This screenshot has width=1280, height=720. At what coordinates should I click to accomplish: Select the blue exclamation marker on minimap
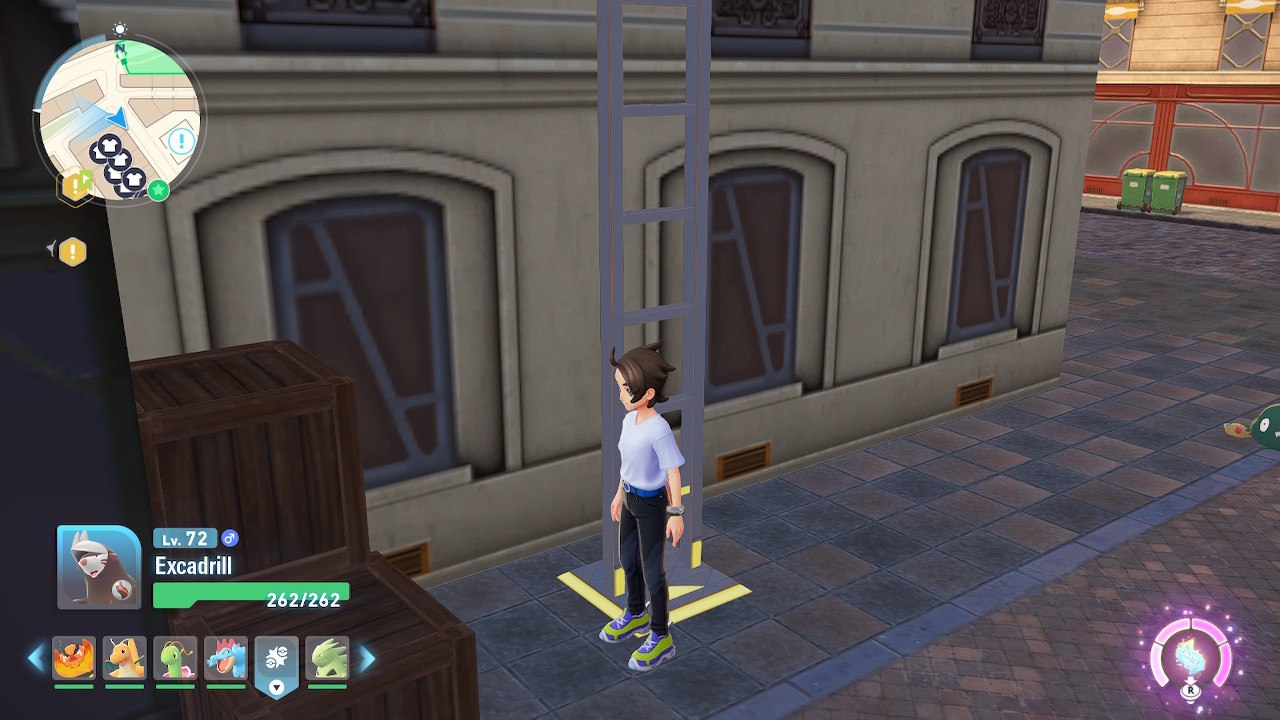coord(181,141)
